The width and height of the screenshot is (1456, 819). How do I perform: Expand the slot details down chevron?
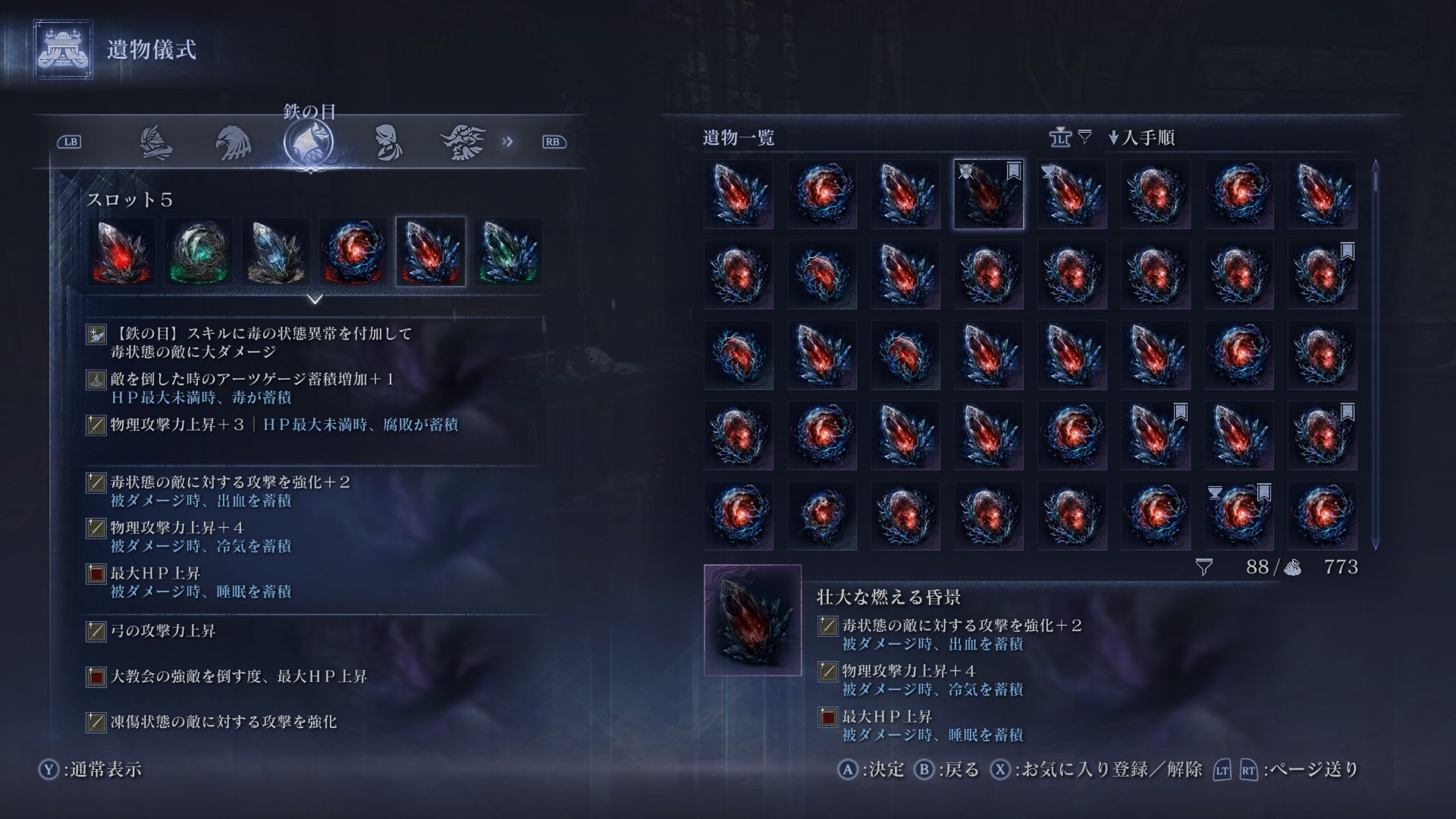point(315,300)
